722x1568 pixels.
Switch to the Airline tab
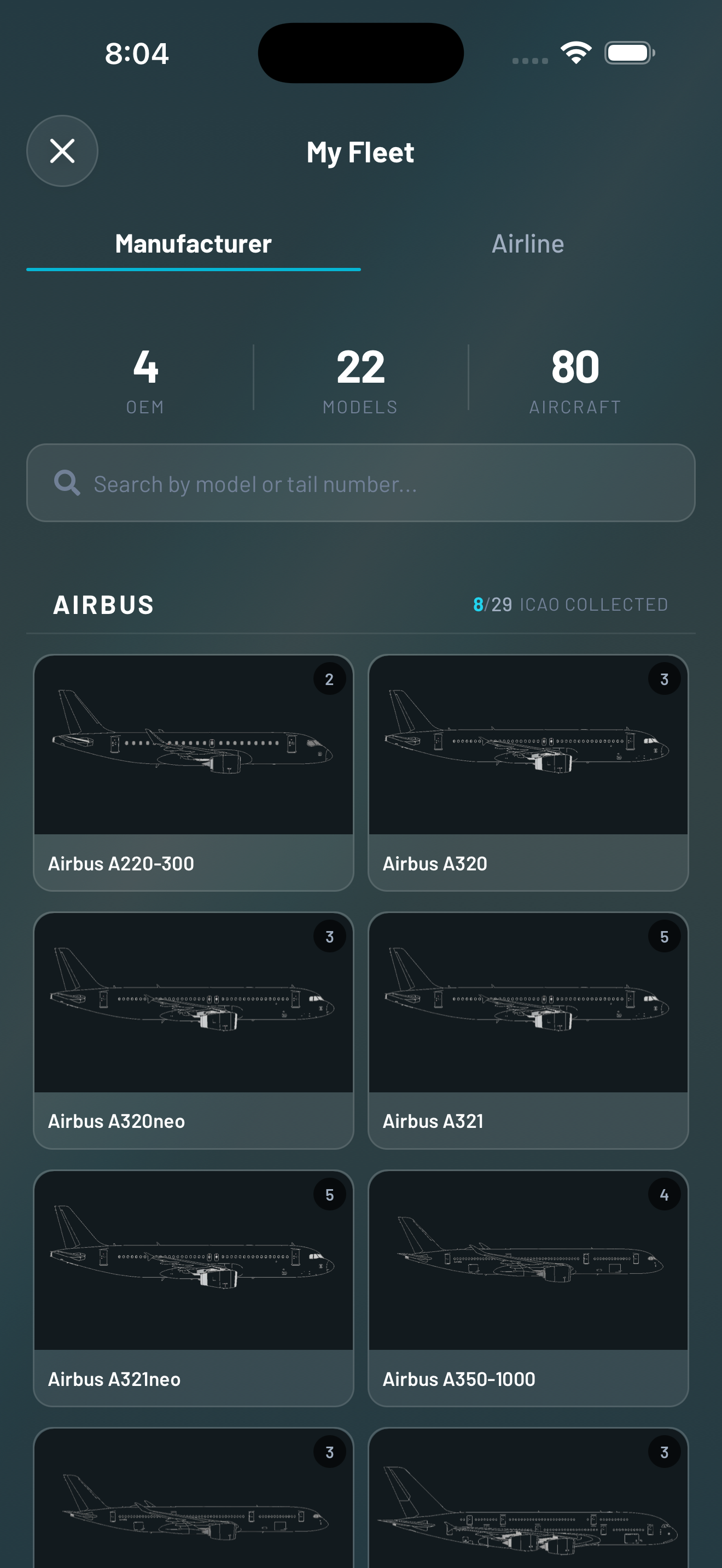pyautogui.click(x=528, y=243)
